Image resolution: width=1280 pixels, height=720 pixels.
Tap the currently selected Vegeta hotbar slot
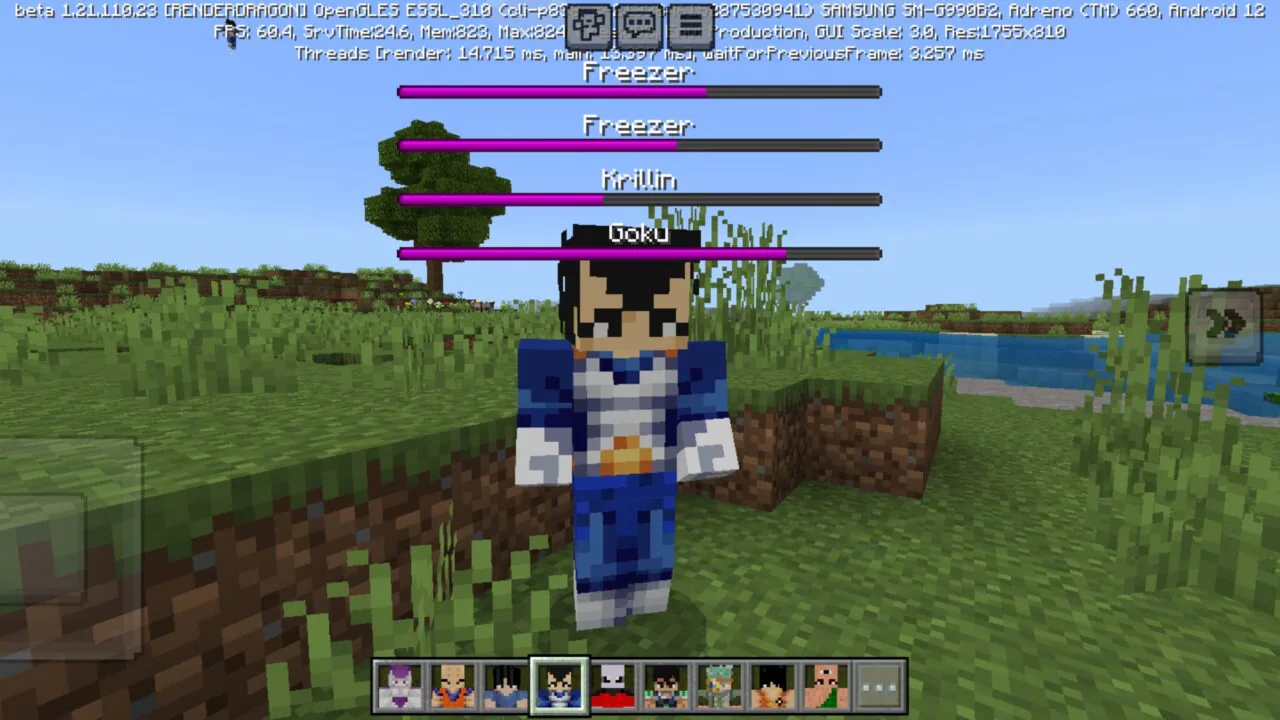point(558,685)
